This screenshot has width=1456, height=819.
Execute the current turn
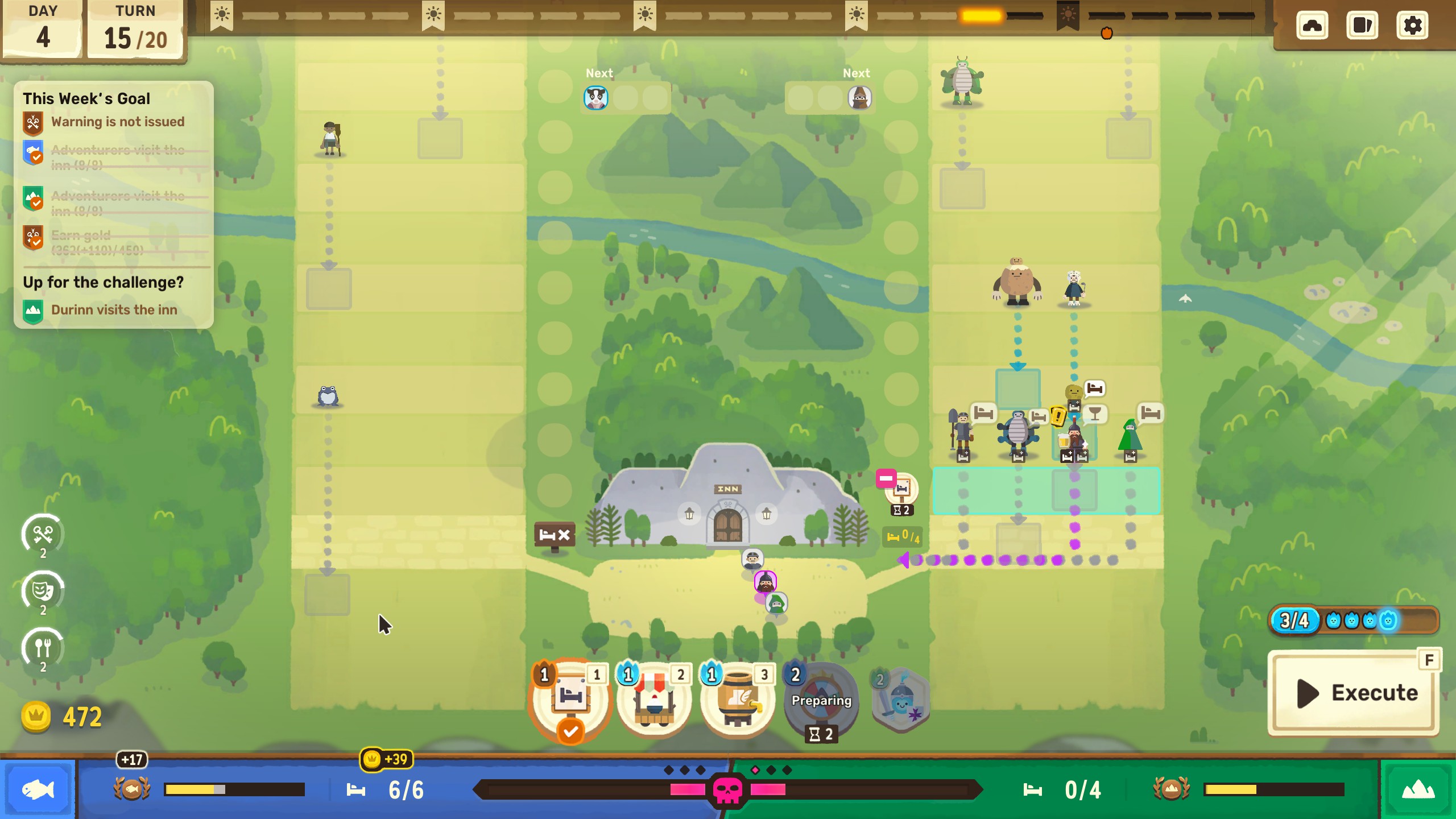(x=1354, y=693)
